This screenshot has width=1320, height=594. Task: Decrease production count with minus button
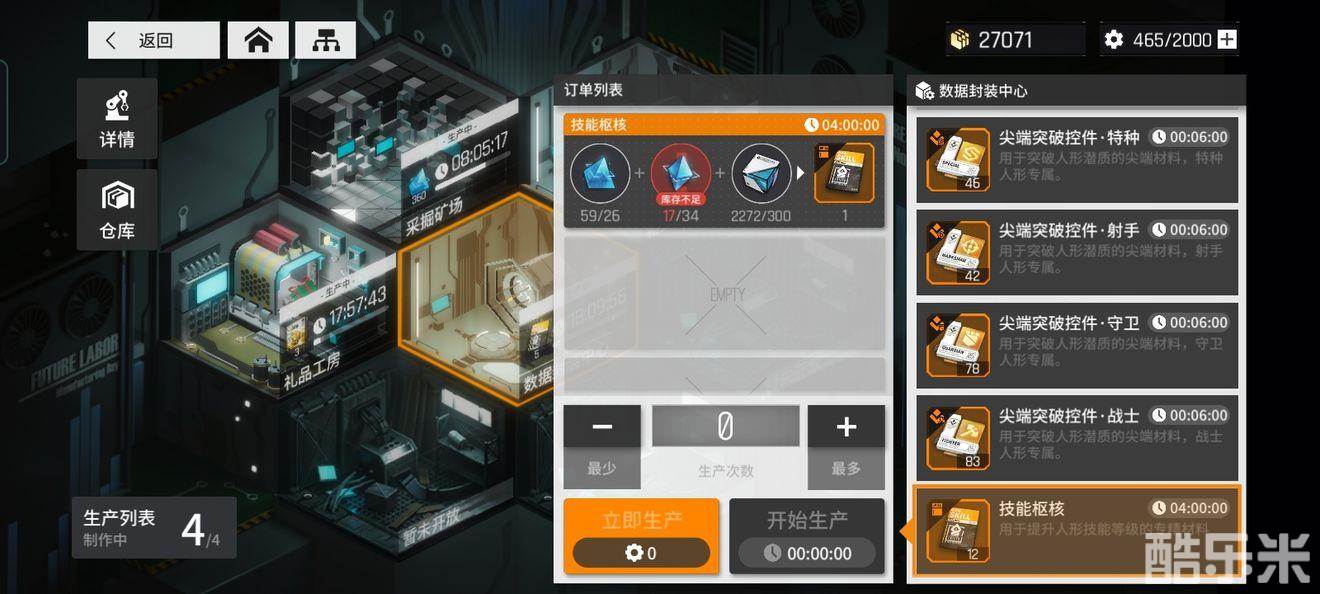[602, 427]
